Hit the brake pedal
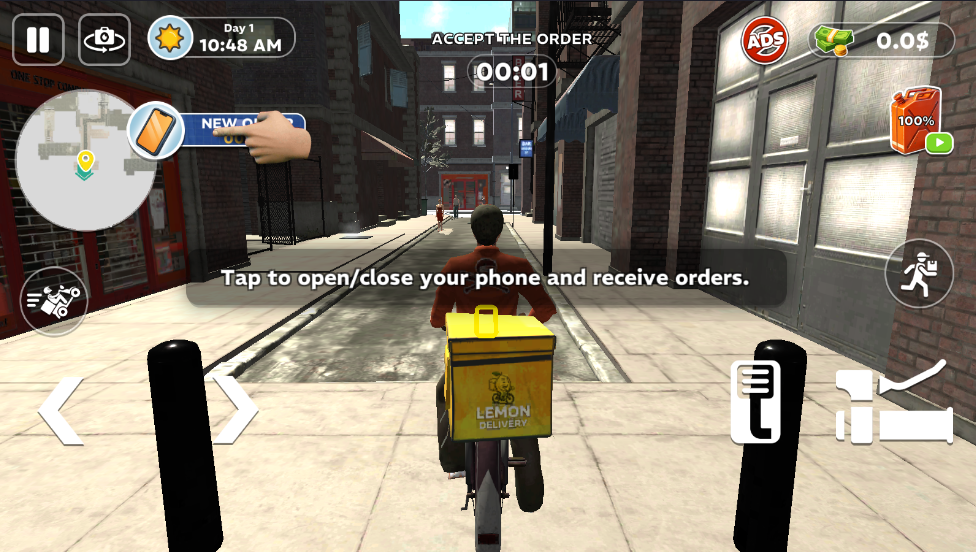 (755, 402)
